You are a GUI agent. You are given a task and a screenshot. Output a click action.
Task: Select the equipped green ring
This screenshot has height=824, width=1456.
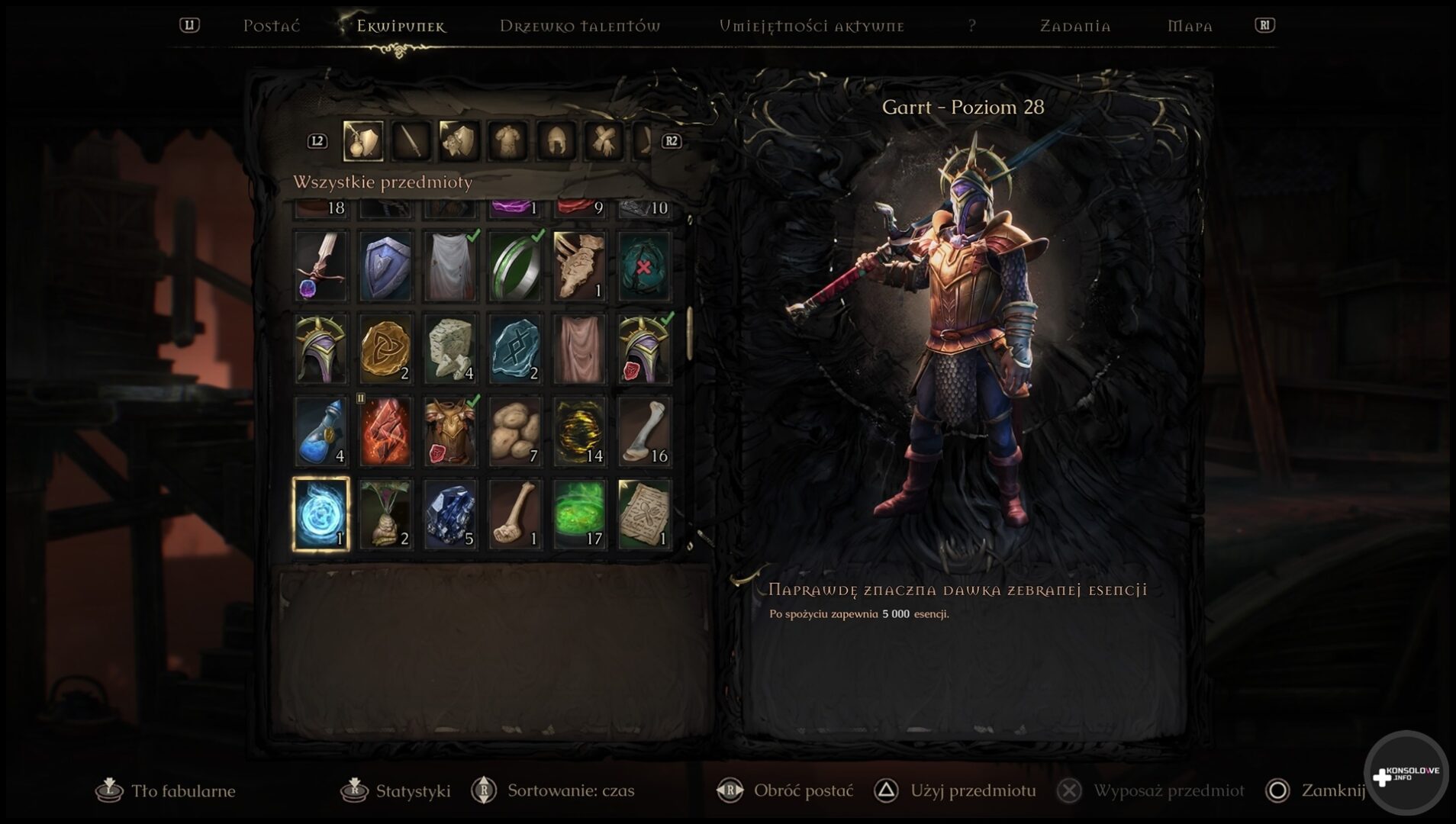click(x=515, y=266)
